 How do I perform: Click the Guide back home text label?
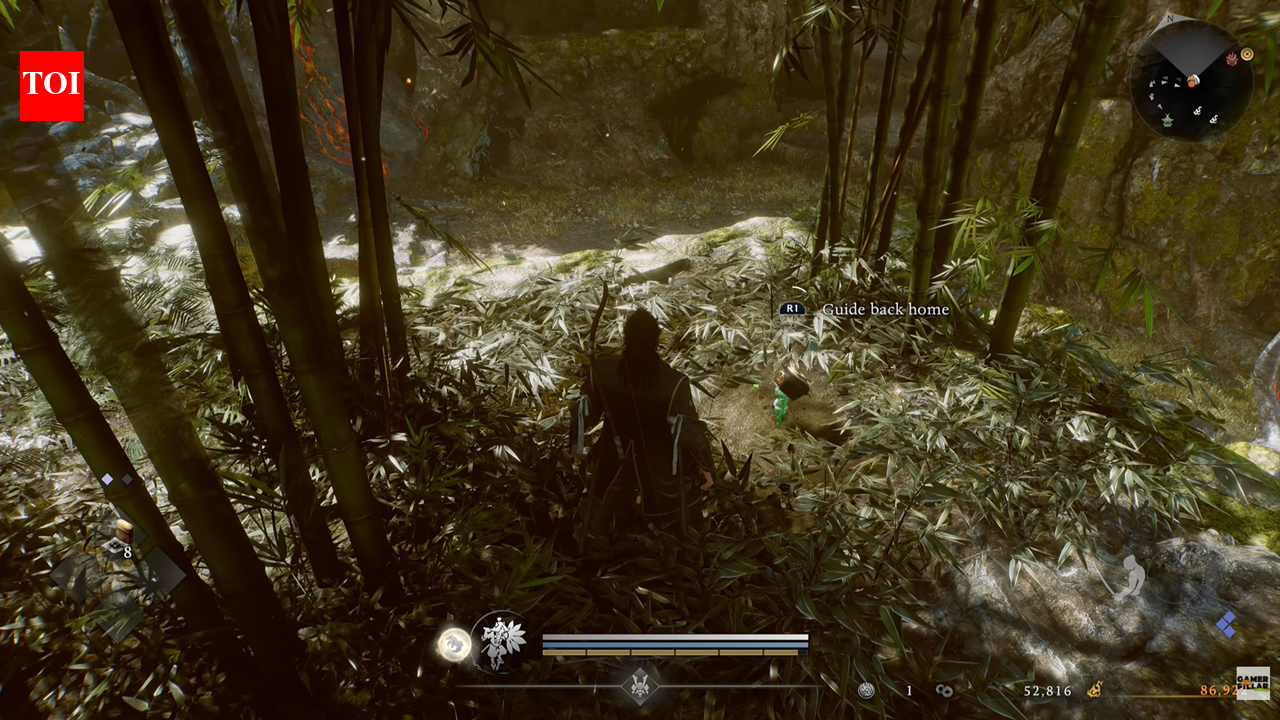pyautogui.click(x=884, y=310)
